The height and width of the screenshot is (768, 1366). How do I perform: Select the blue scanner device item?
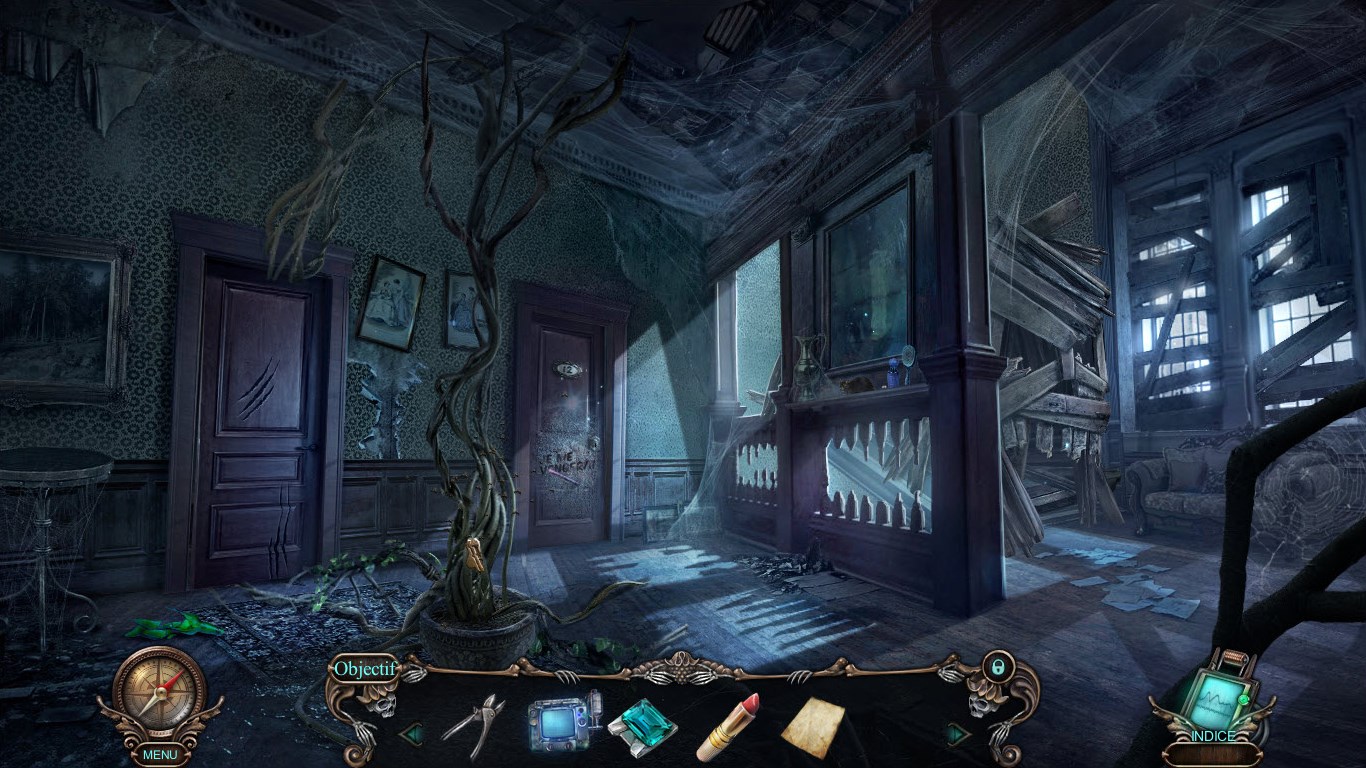pos(563,722)
